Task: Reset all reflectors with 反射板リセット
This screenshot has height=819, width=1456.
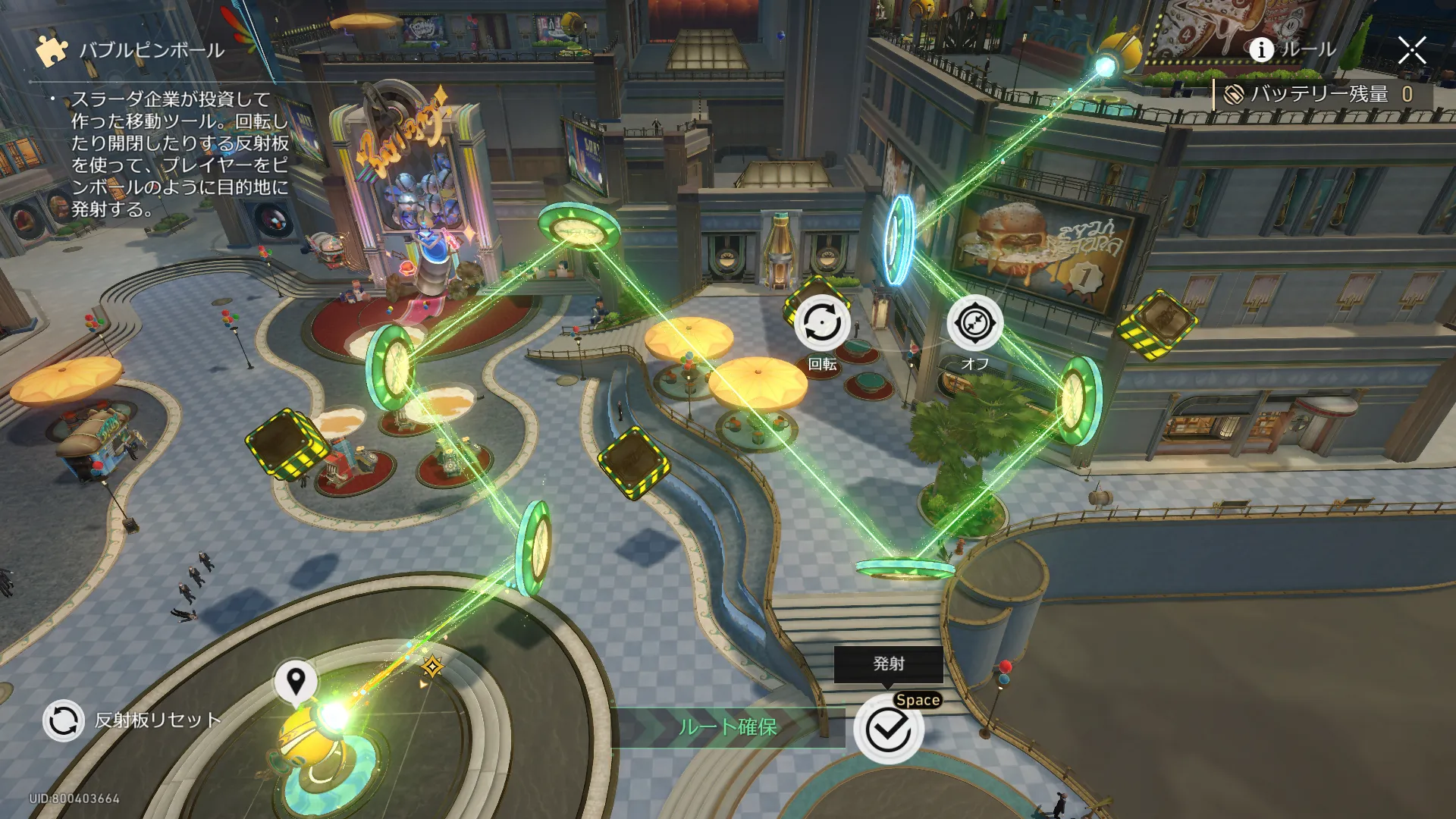Action: click(x=64, y=720)
